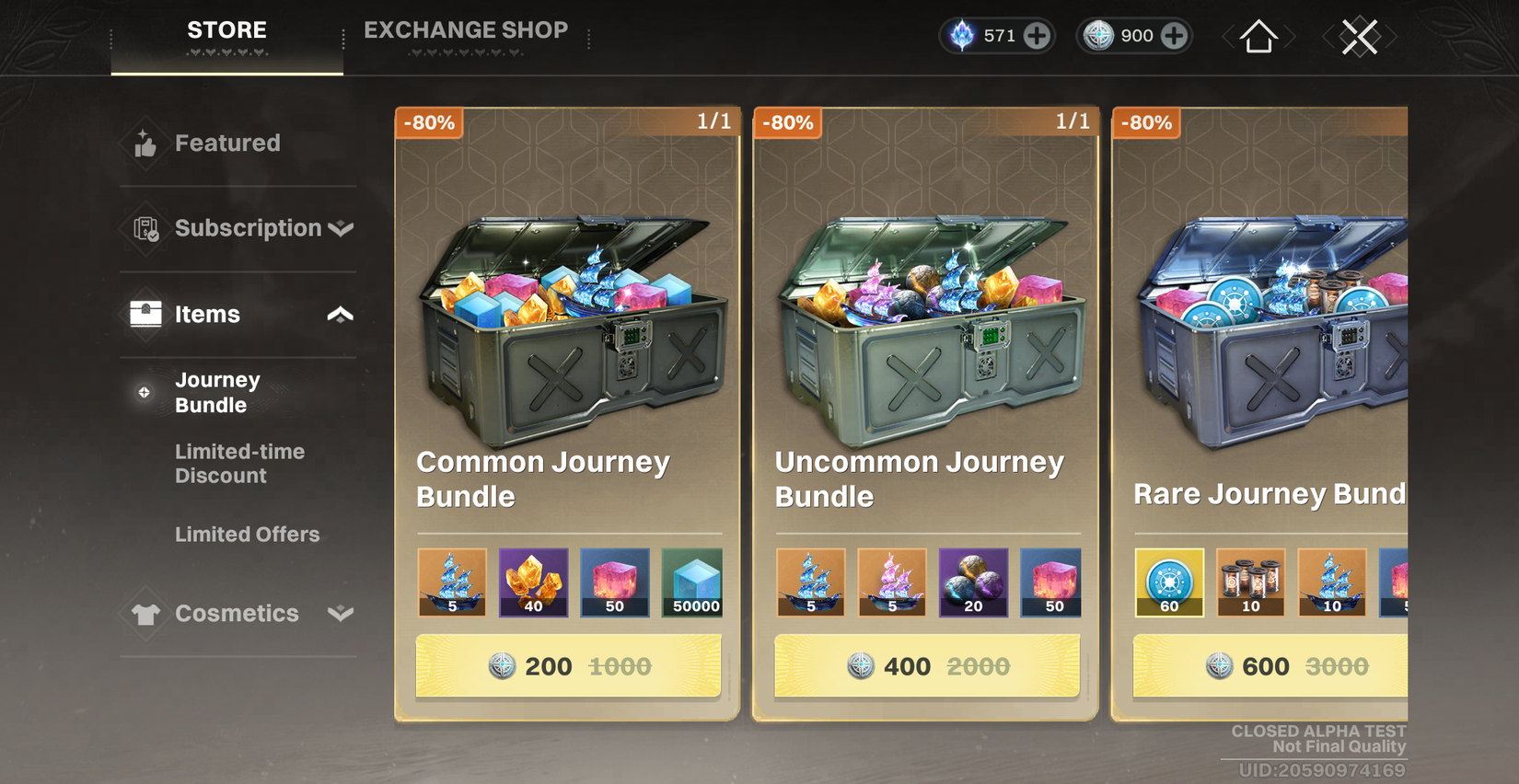Select the Store tab

[226, 29]
